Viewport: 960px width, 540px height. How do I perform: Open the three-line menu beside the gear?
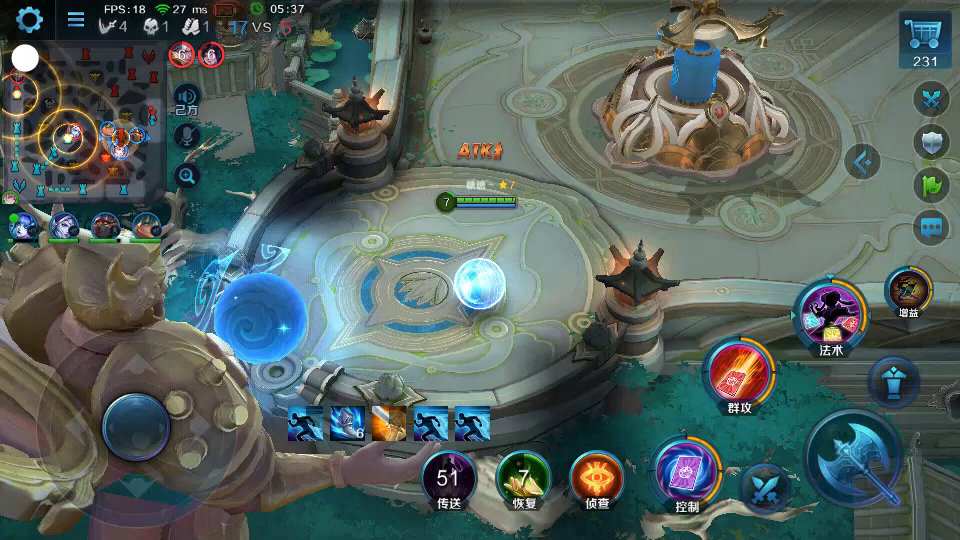pos(76,19)
